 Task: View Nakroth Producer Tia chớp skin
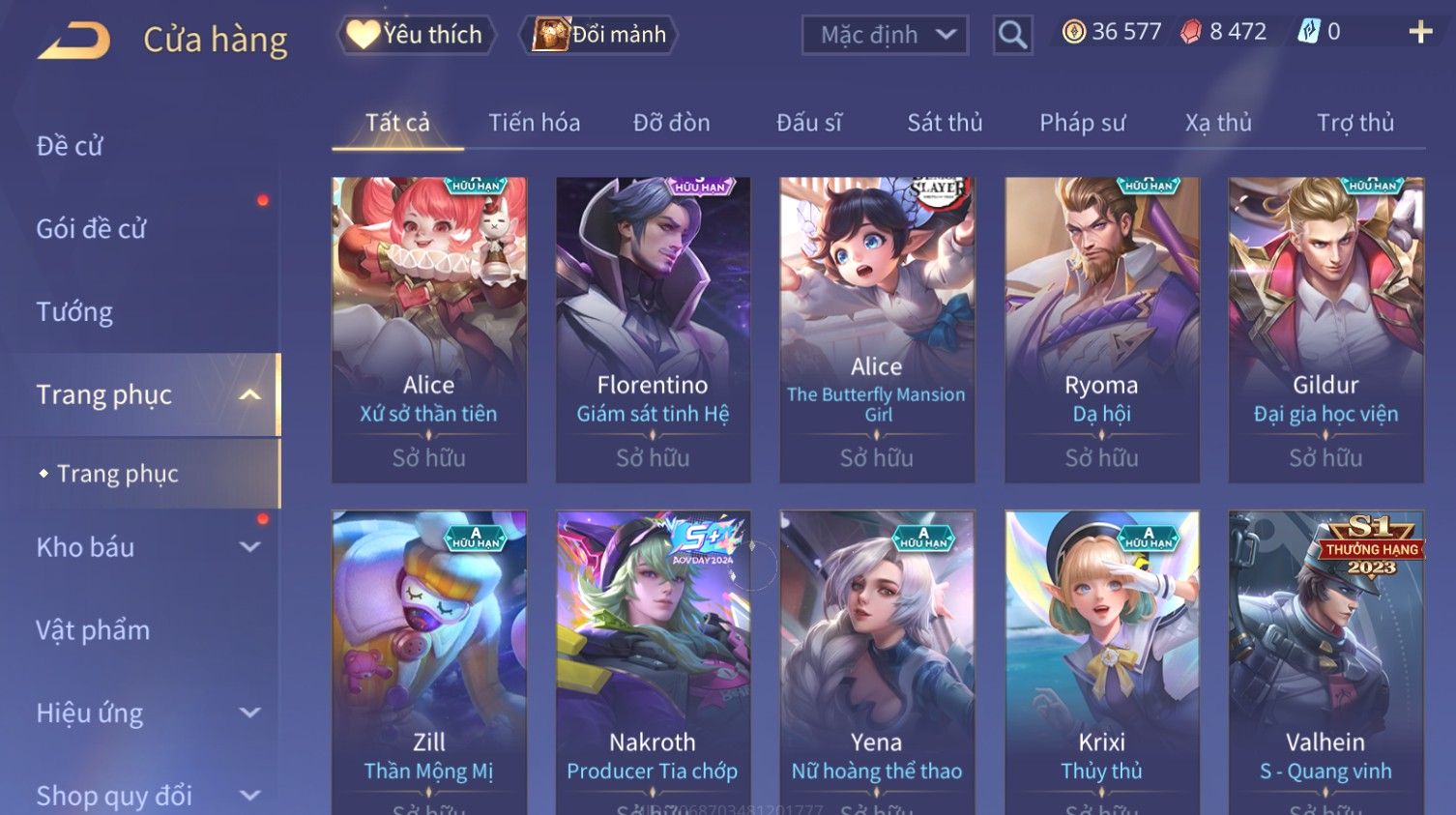(653, 662)
